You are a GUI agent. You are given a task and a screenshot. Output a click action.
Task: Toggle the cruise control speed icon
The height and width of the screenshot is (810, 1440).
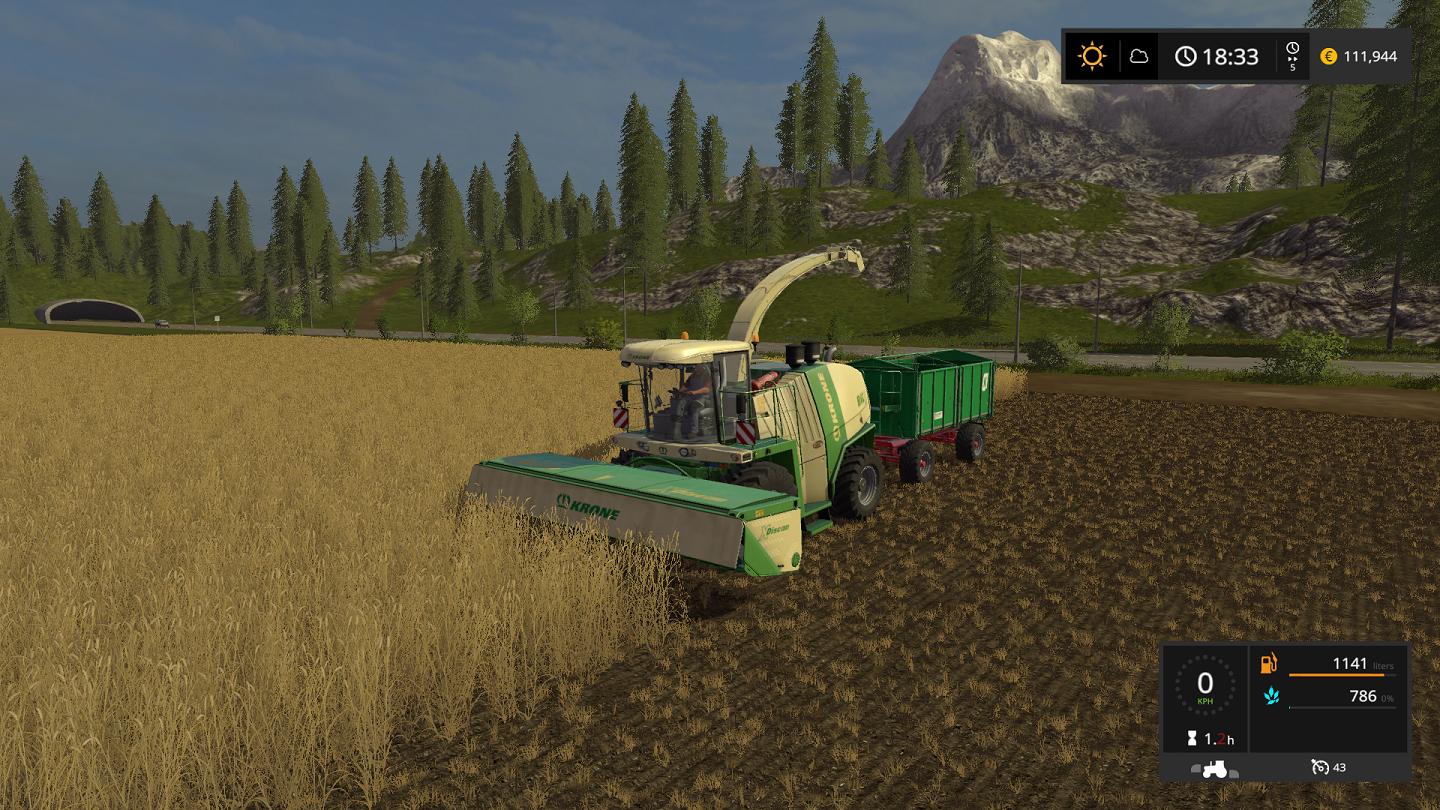point(1320,768)
